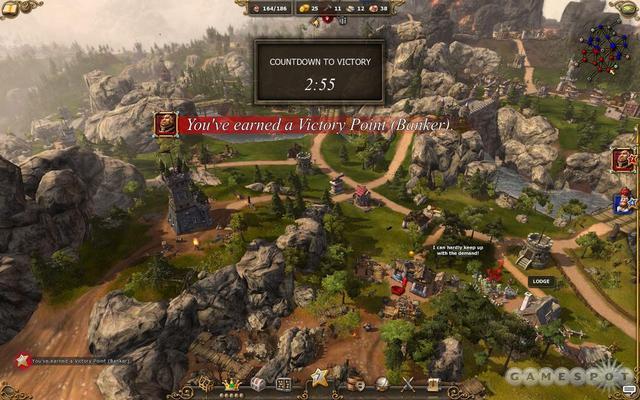
Task: Select the Lodge building label
Action: [x=541, y=282]
